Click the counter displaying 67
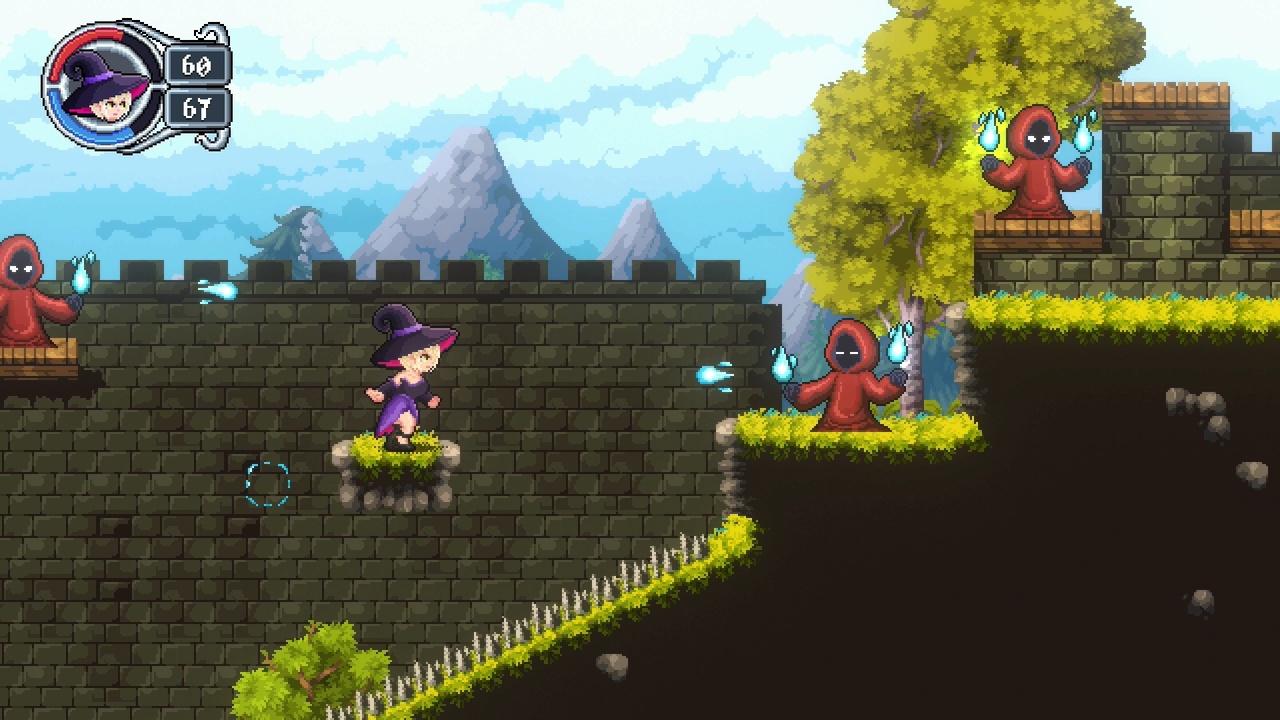 [196, 106]
